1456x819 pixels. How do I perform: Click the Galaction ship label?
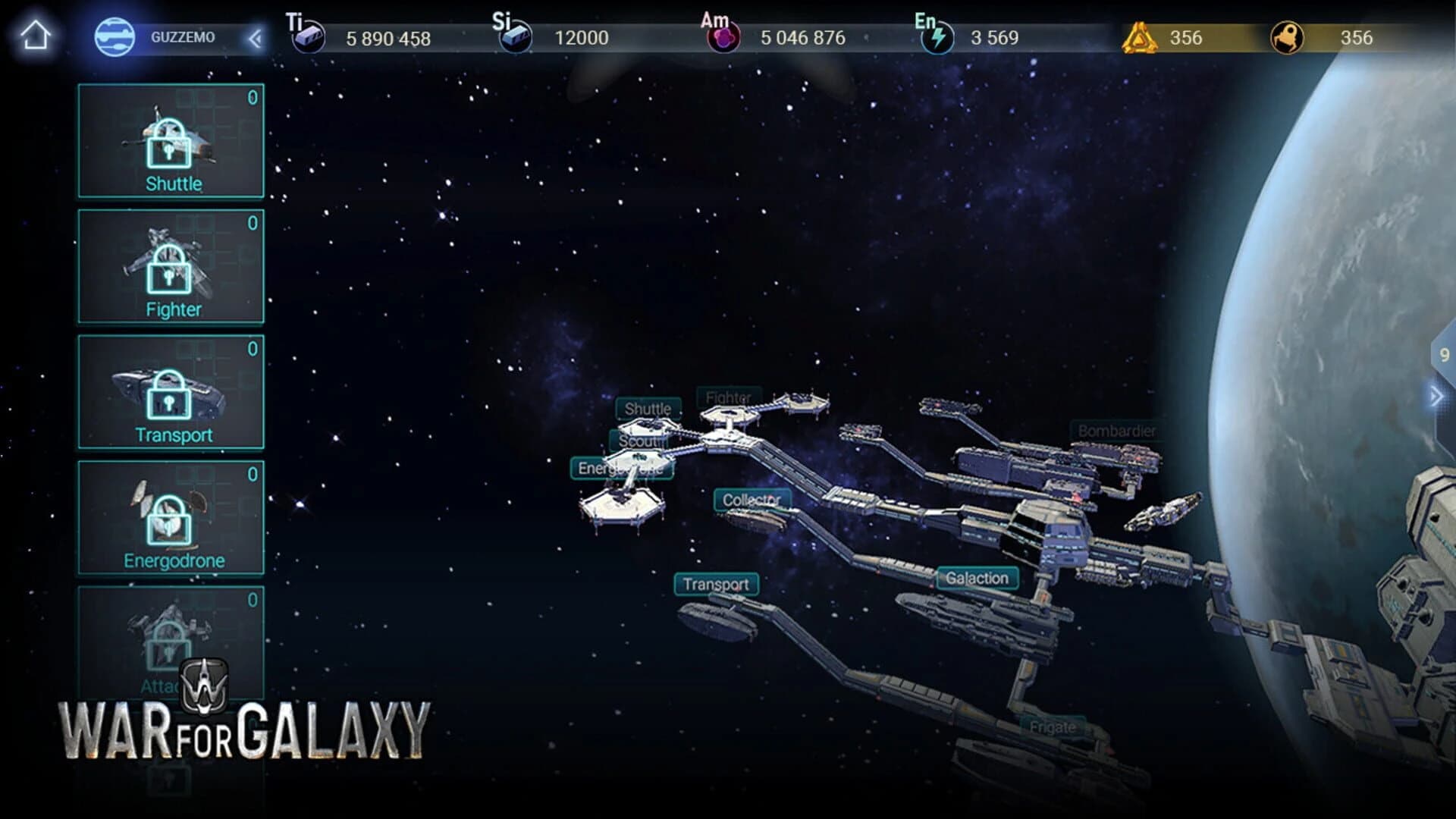coord(977,578)
